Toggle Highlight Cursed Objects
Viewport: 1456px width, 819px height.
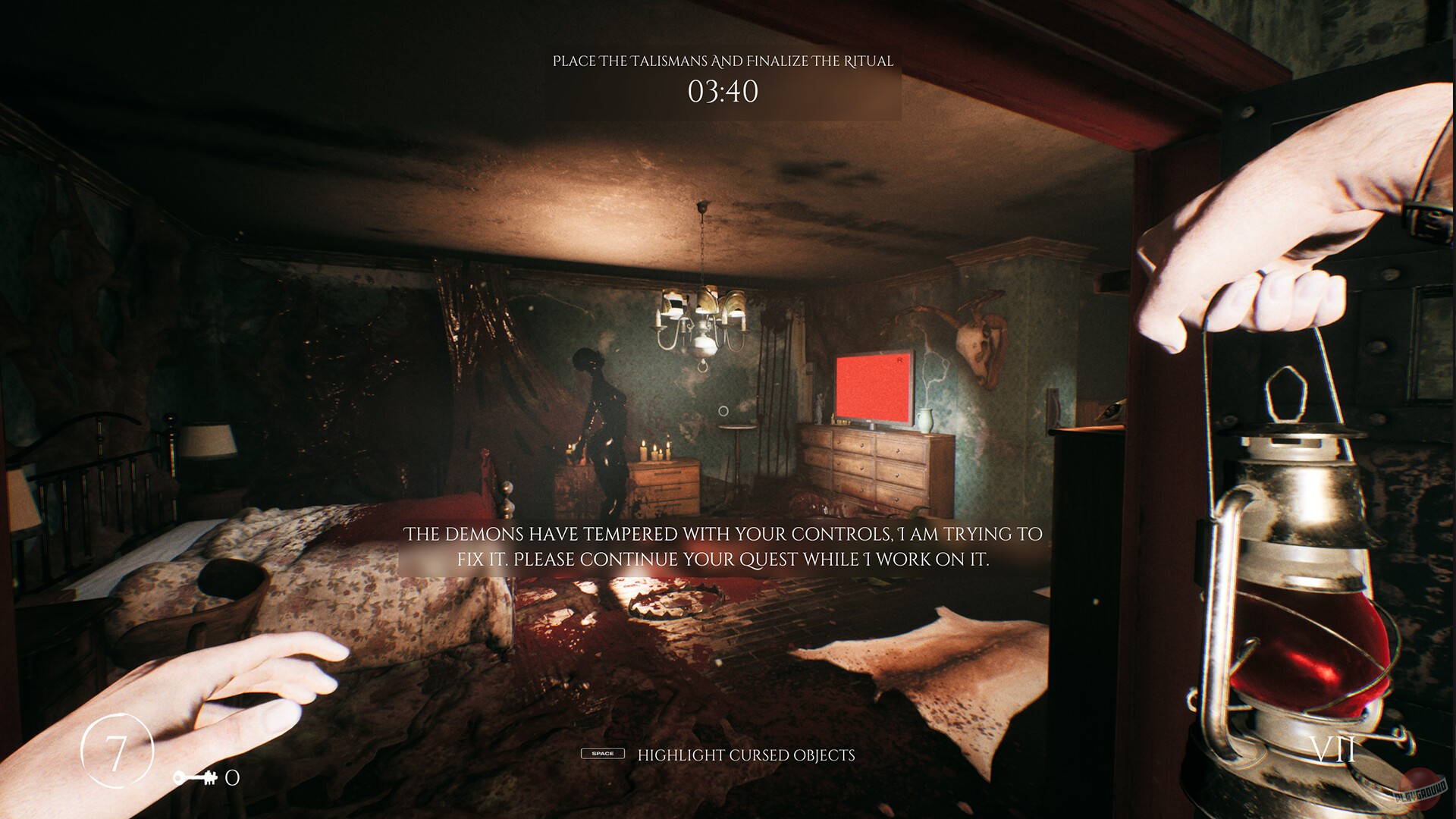[x=746, y=755]
